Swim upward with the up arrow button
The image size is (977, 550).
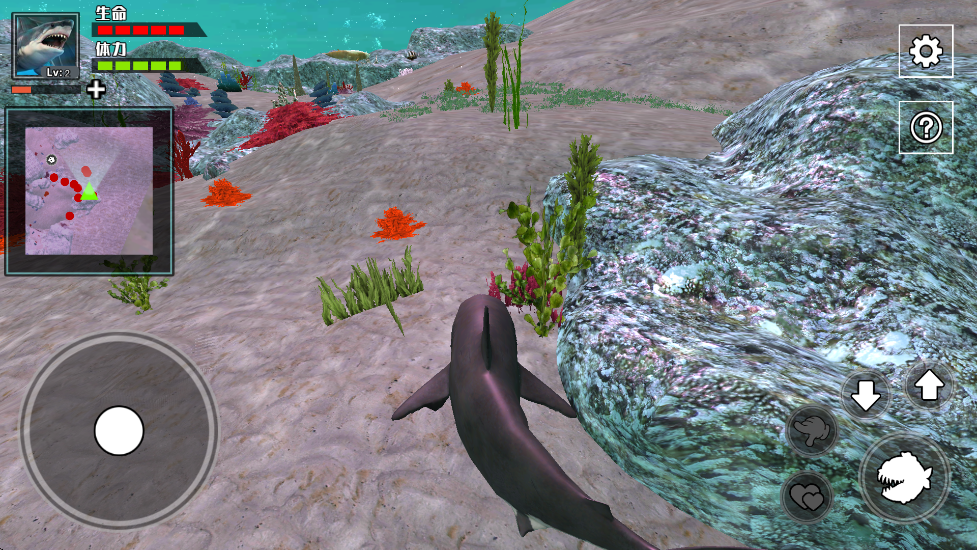(x=929, y=385)
